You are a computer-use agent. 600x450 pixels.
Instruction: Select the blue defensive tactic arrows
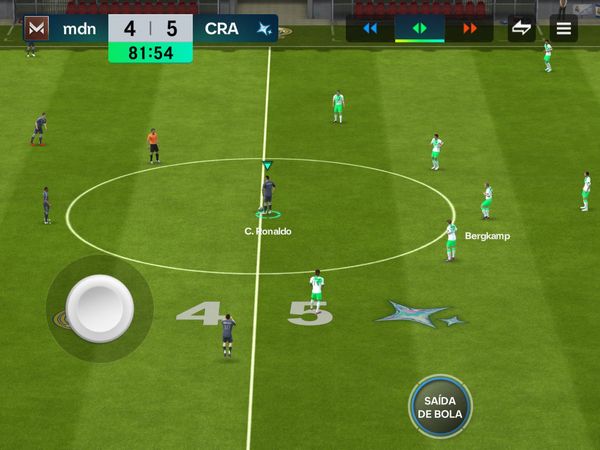coord(370,28)
